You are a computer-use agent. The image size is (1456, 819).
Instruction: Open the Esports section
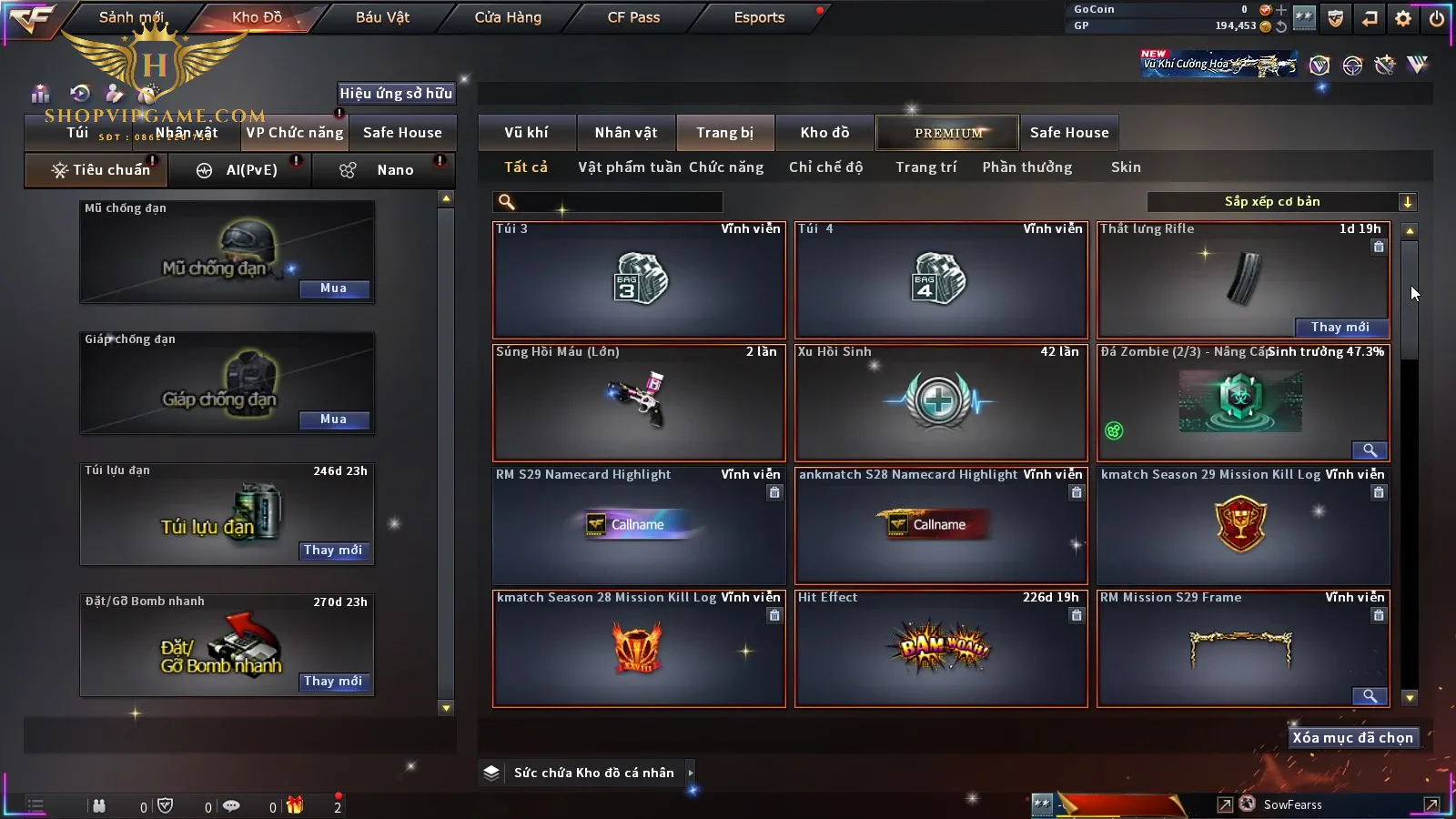(x=759, y=17)
